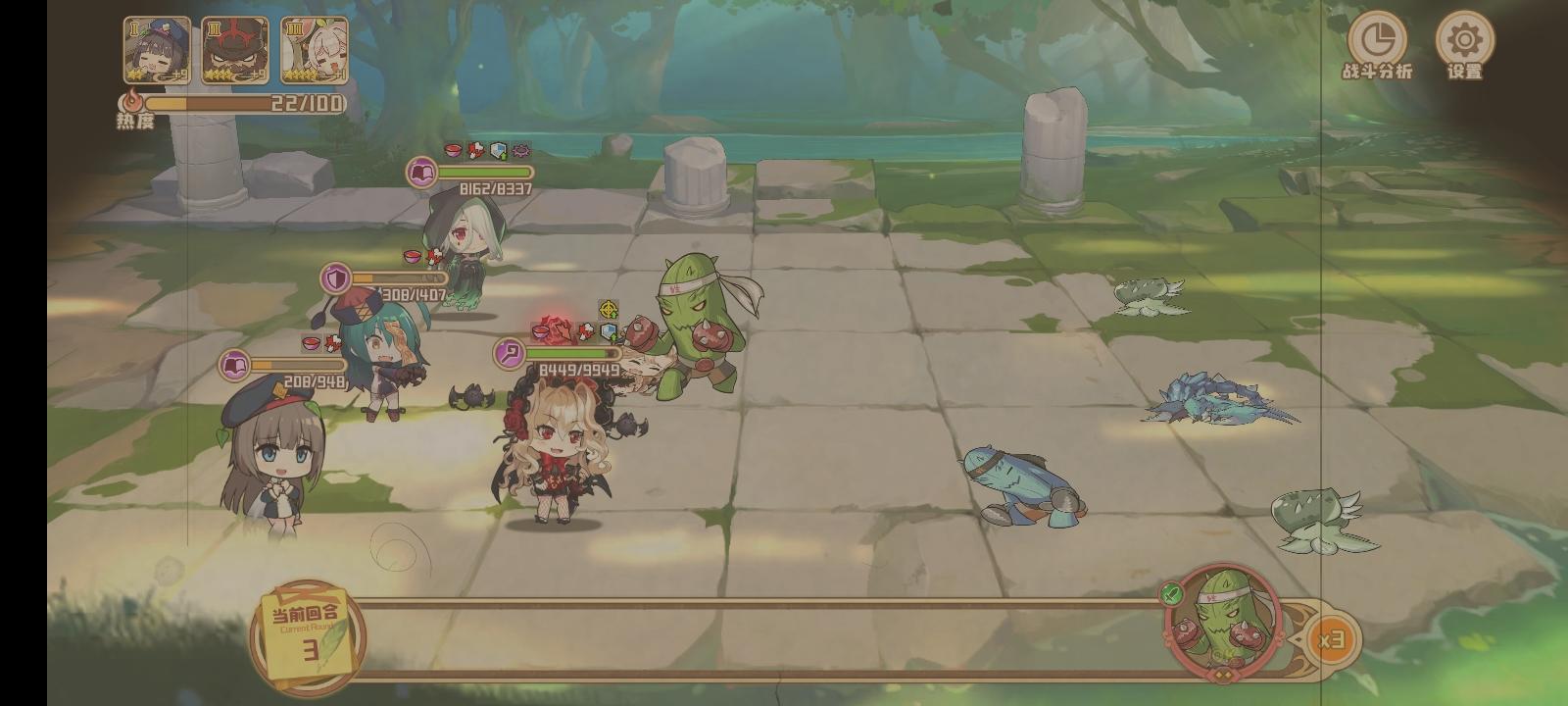This screenshot has height=706, width=1568.
Task: Inspect the red bowl buff icon above the hooded character
Action: click(451, 152)
